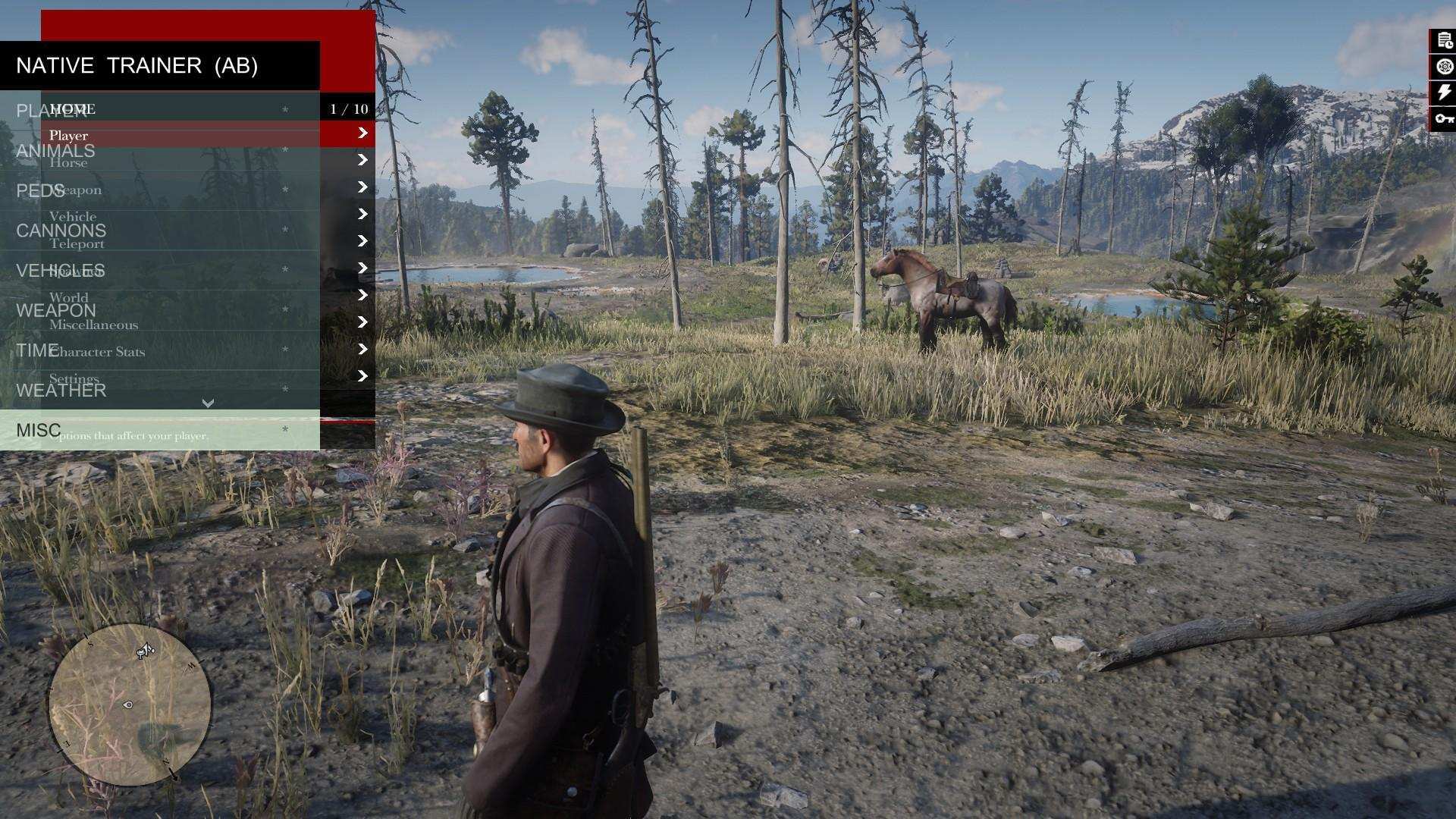
Task: Click the star beside the PEDS category
Action: (x=284, y=188)
